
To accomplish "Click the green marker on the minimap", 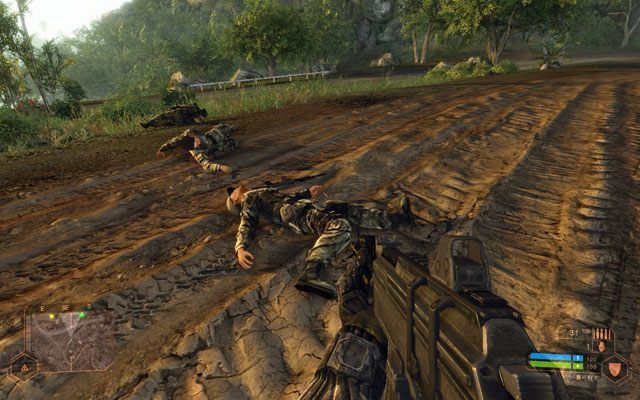I will coord(82,315).
